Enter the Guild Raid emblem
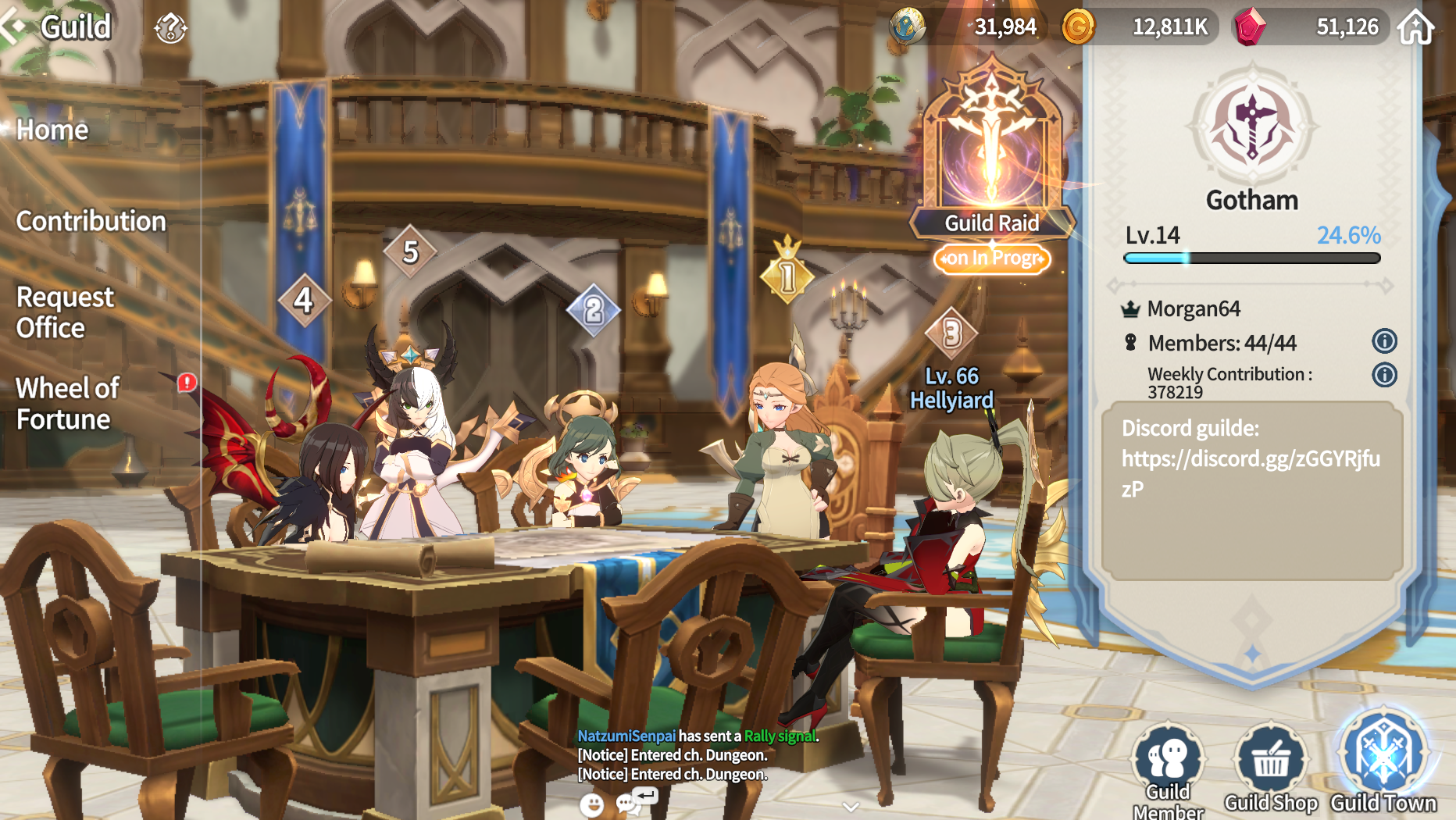The height and width of the screenshot is (820, 1456). pyautogui.click(x=991, y=148)
